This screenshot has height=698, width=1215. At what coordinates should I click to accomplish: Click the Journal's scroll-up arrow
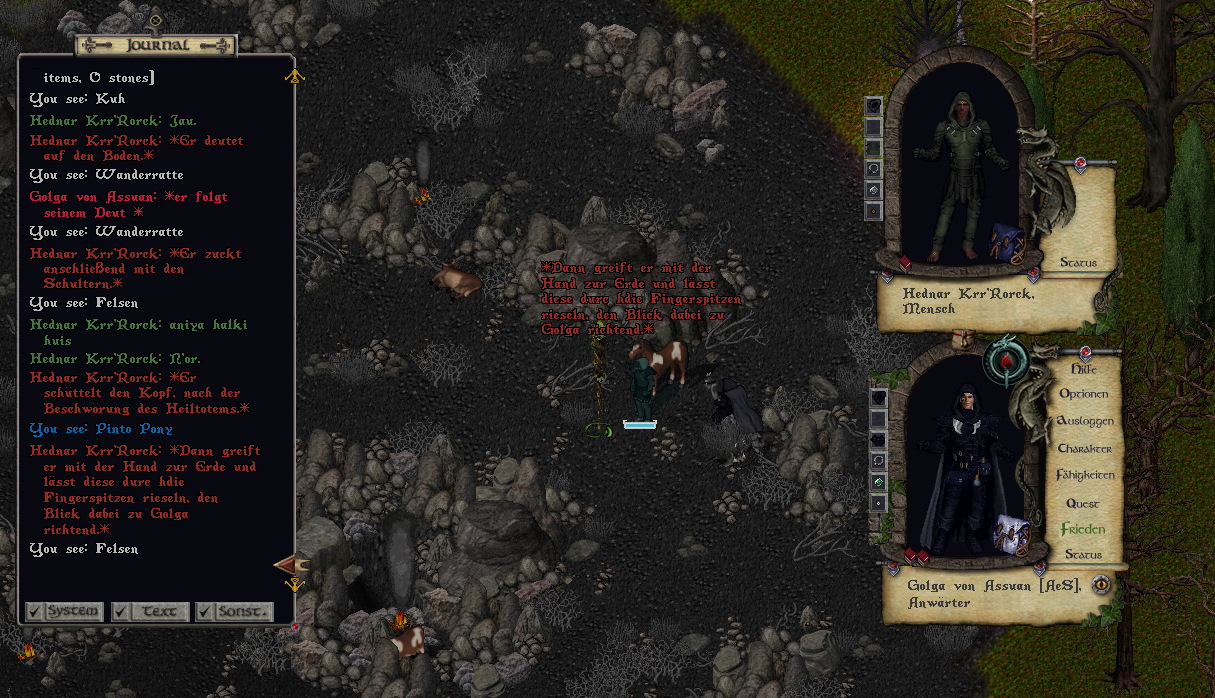click(x=294, y=76)
